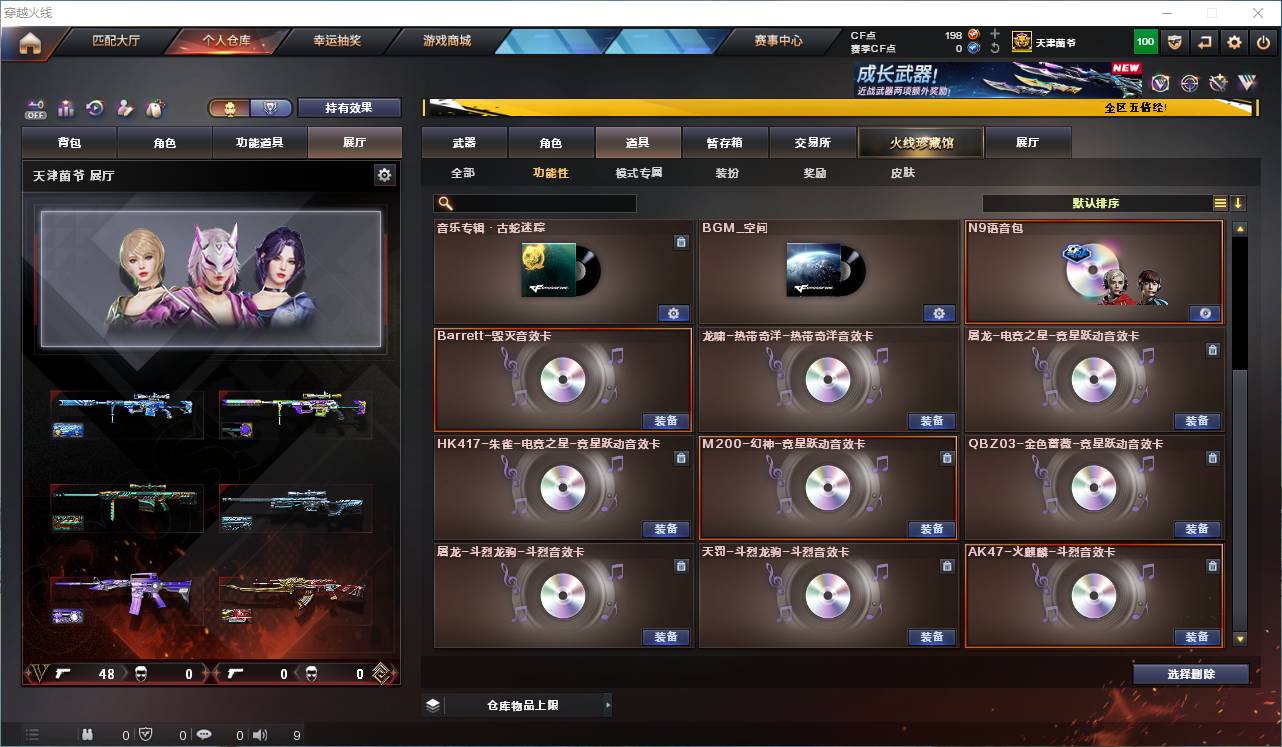Switch to the 火线珍藏馆 tab
Viewport: 1282px width, 747px height.
click(x=920, y=142)
